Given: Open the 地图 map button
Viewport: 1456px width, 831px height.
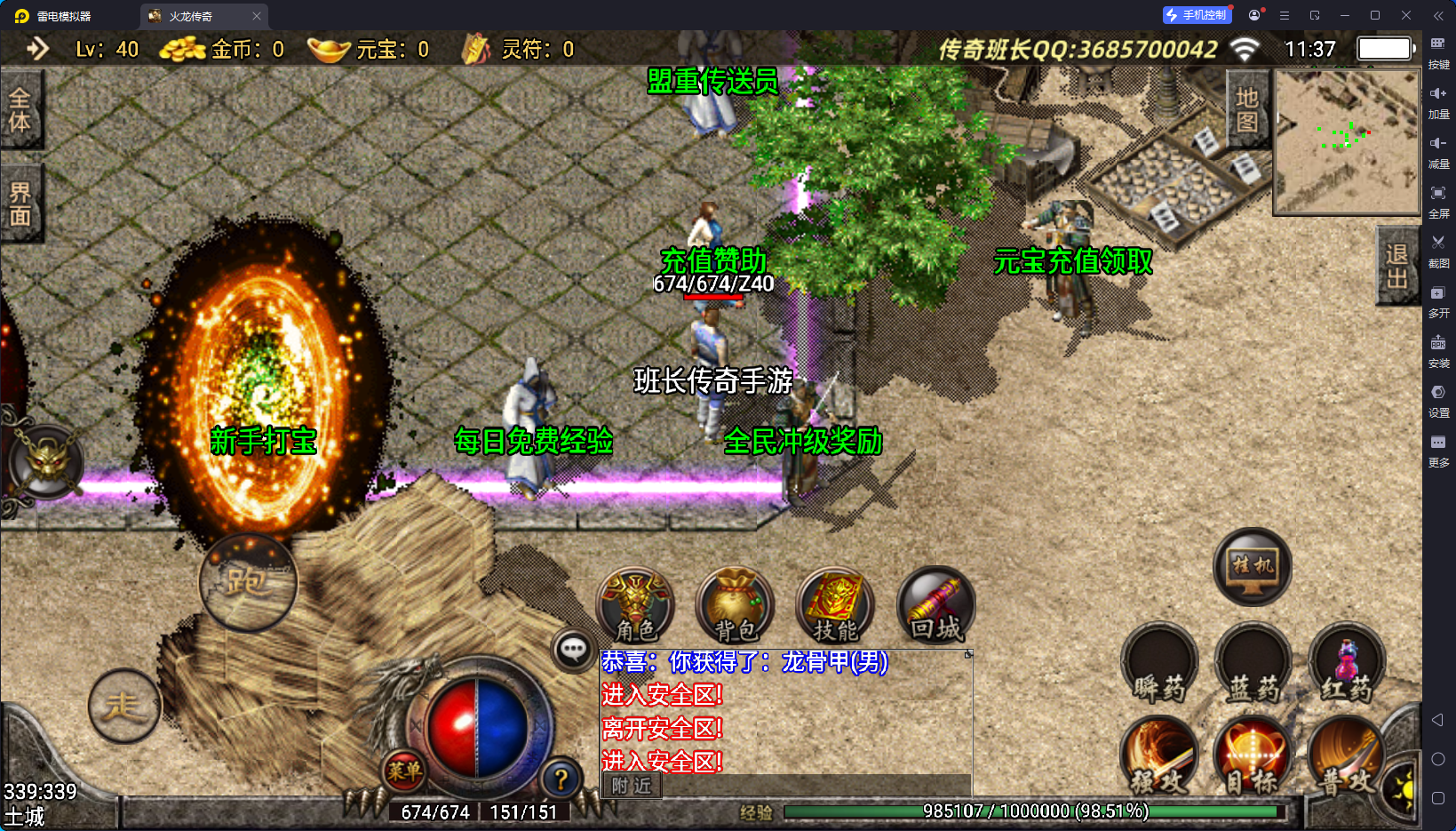Looking at the screenshot, I should tap(1247, 109).
